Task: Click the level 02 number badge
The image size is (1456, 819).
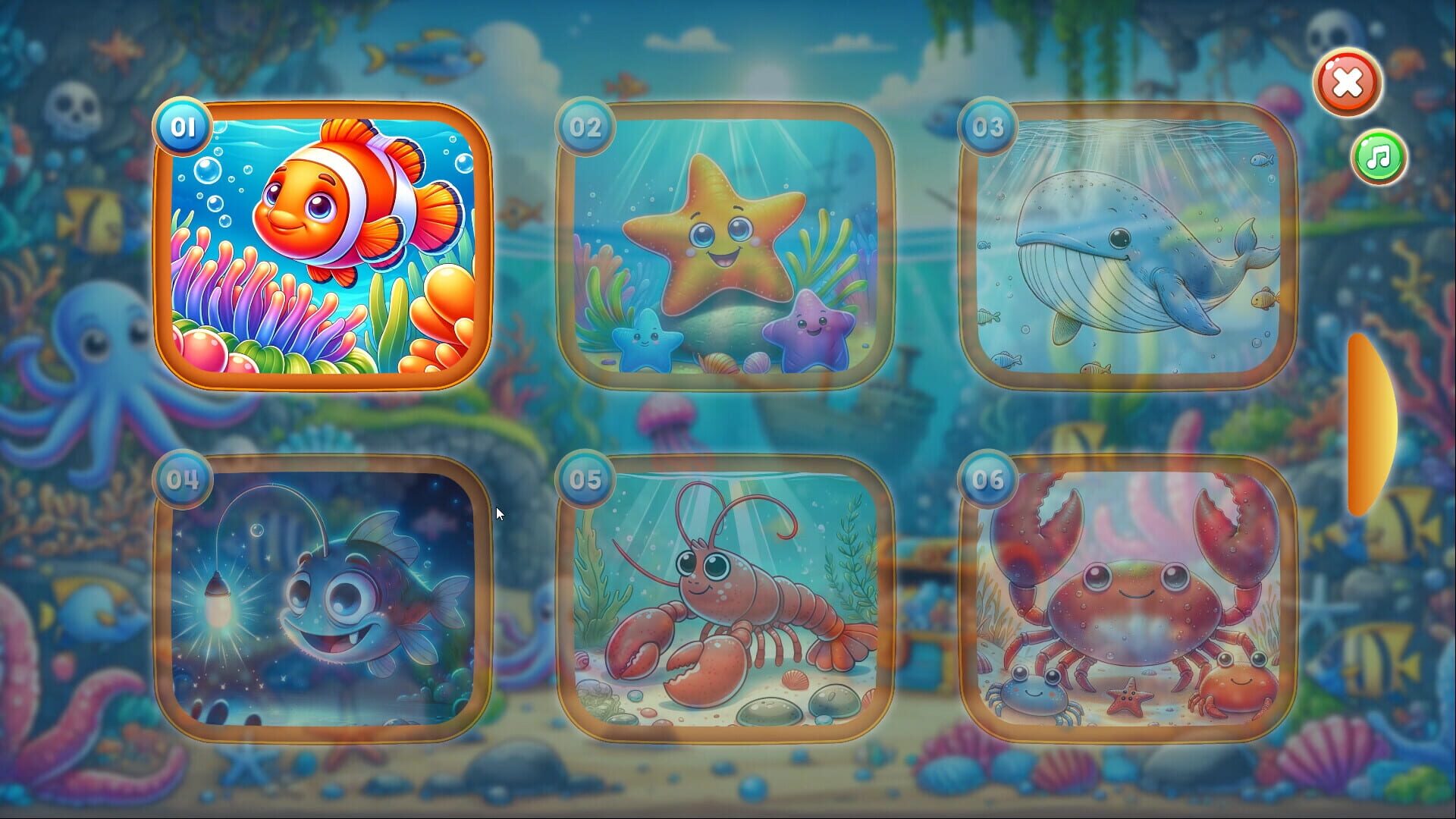Action: click(x=584, y=129)
